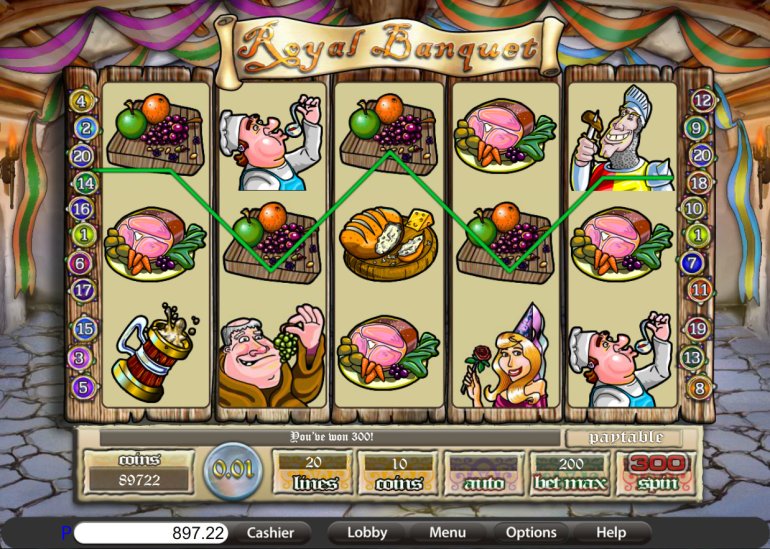Select payline marker 7
This screenshot has width=770, height=549.
692,263
